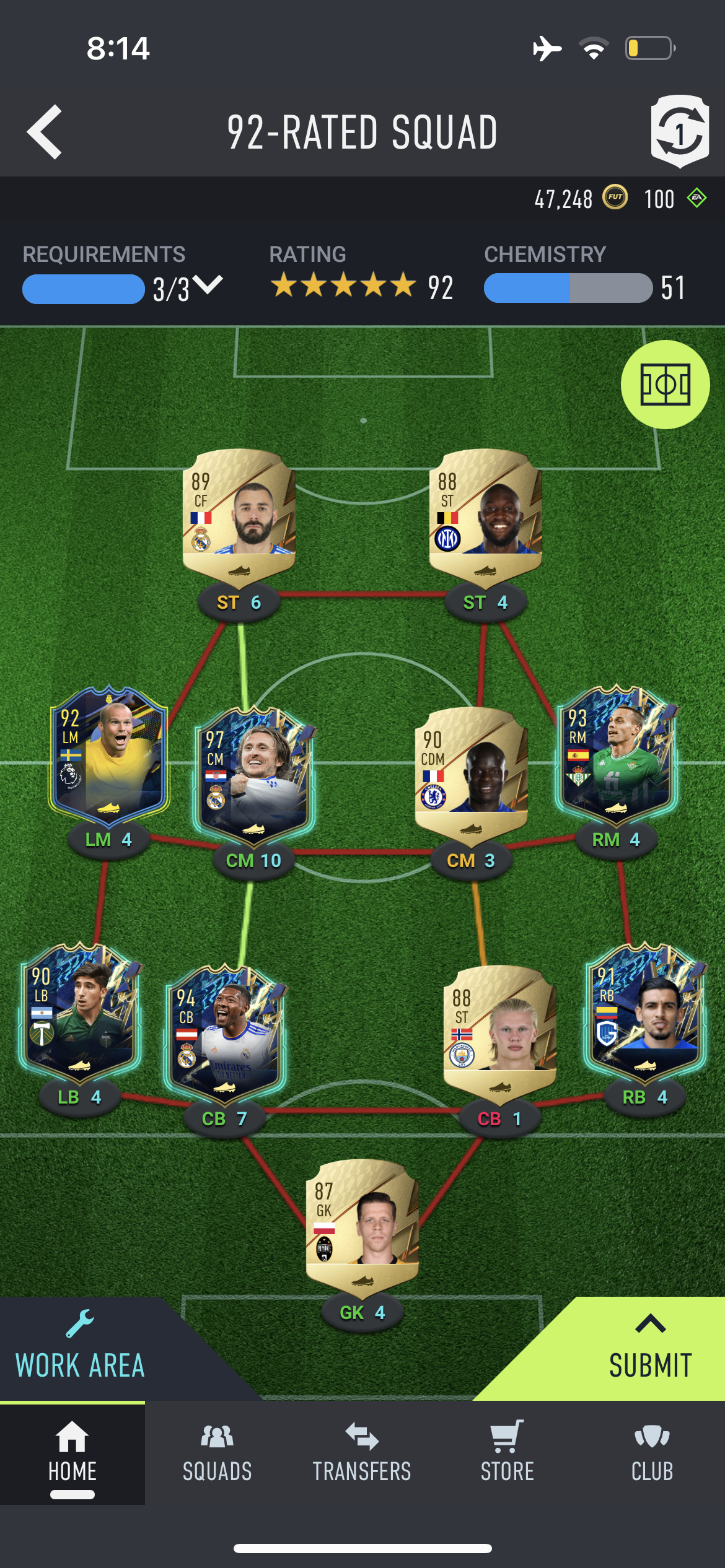Viewport: 725px width, 1568px height.
Task: Go to the Store tab
Action: pos(507,1453)
